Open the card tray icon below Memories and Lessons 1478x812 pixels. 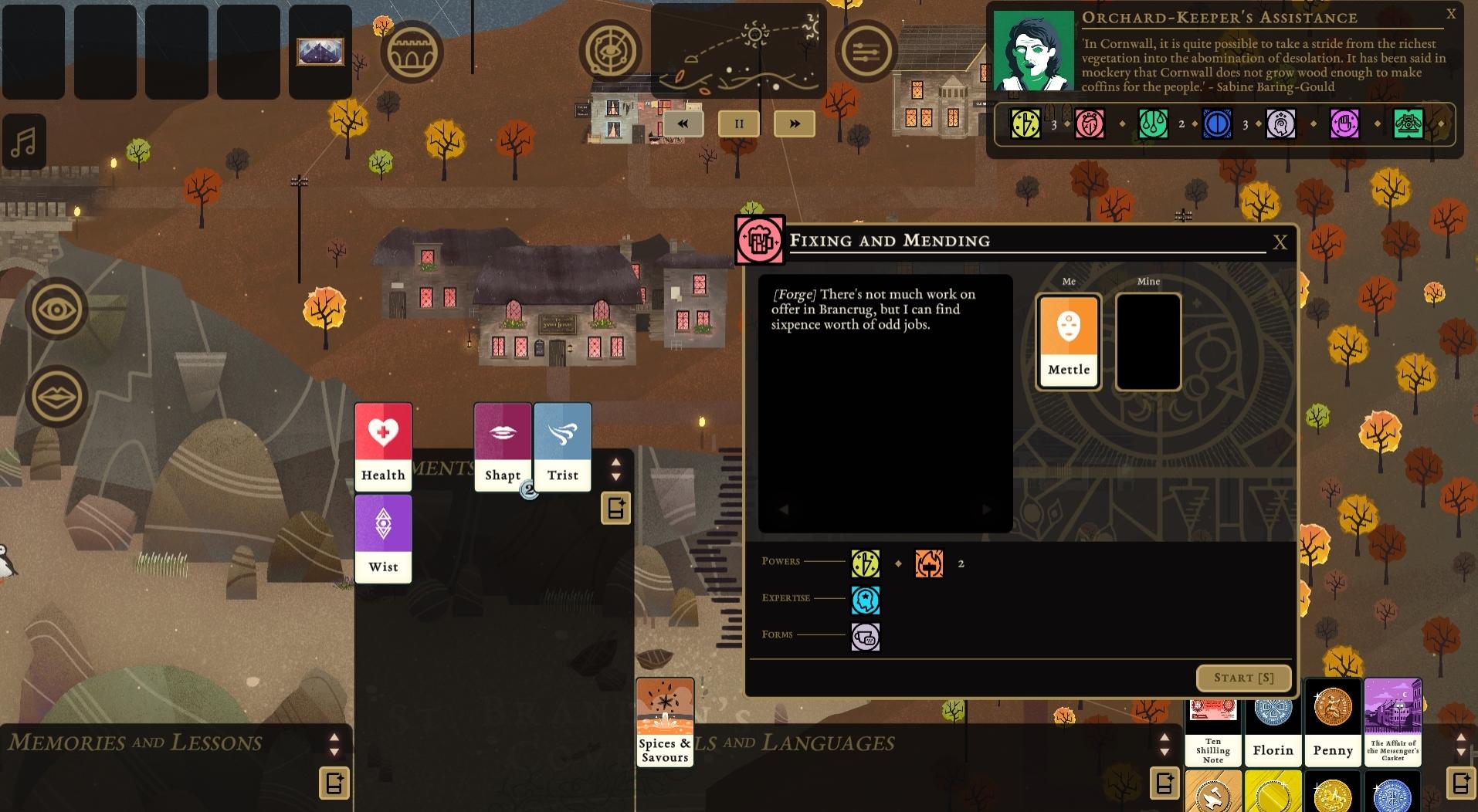[334, 782]
